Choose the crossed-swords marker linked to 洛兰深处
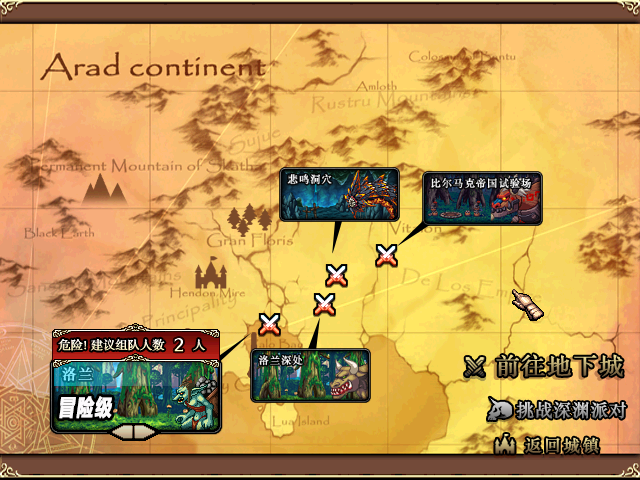640x480 pixels. pyautogui.click(x=323, y=303)
